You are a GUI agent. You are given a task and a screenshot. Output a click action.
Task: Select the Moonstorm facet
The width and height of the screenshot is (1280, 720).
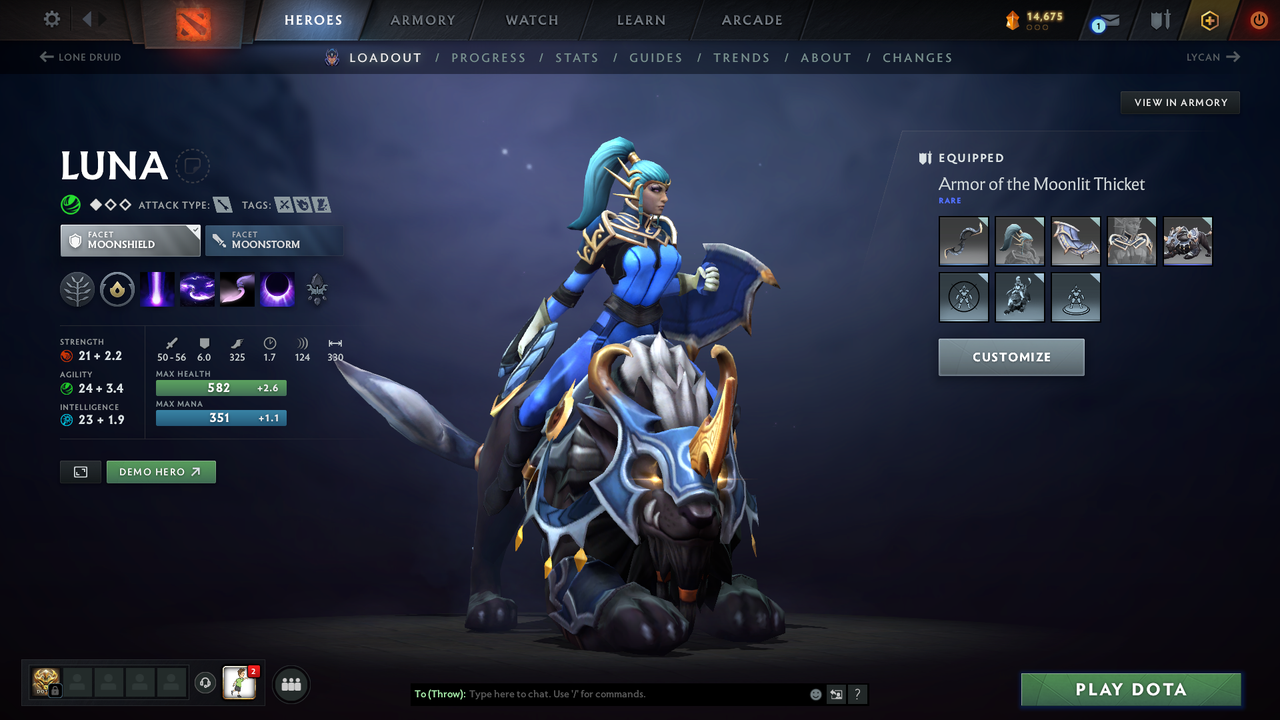point(274,240)
